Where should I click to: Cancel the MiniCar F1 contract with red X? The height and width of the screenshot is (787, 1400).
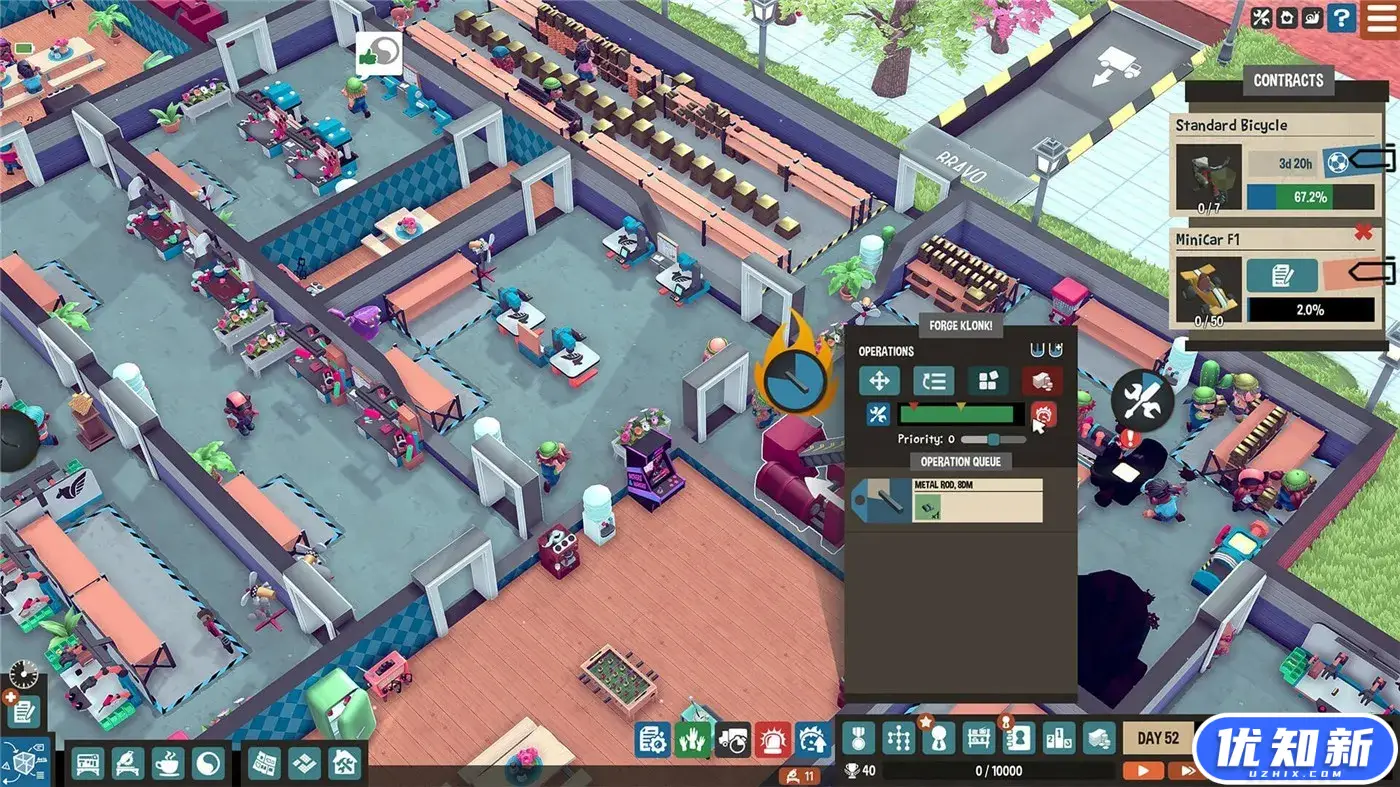(x=1361, y=233)
